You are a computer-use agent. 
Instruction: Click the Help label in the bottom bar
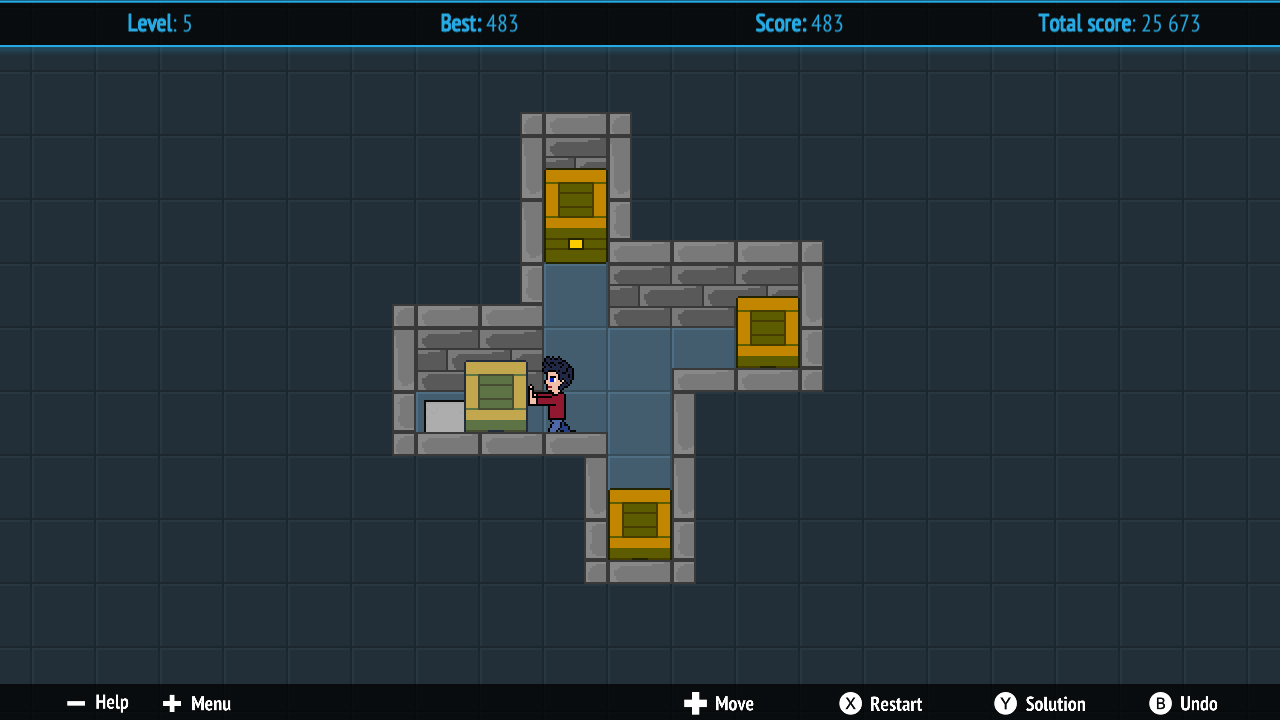click(113, 703)
